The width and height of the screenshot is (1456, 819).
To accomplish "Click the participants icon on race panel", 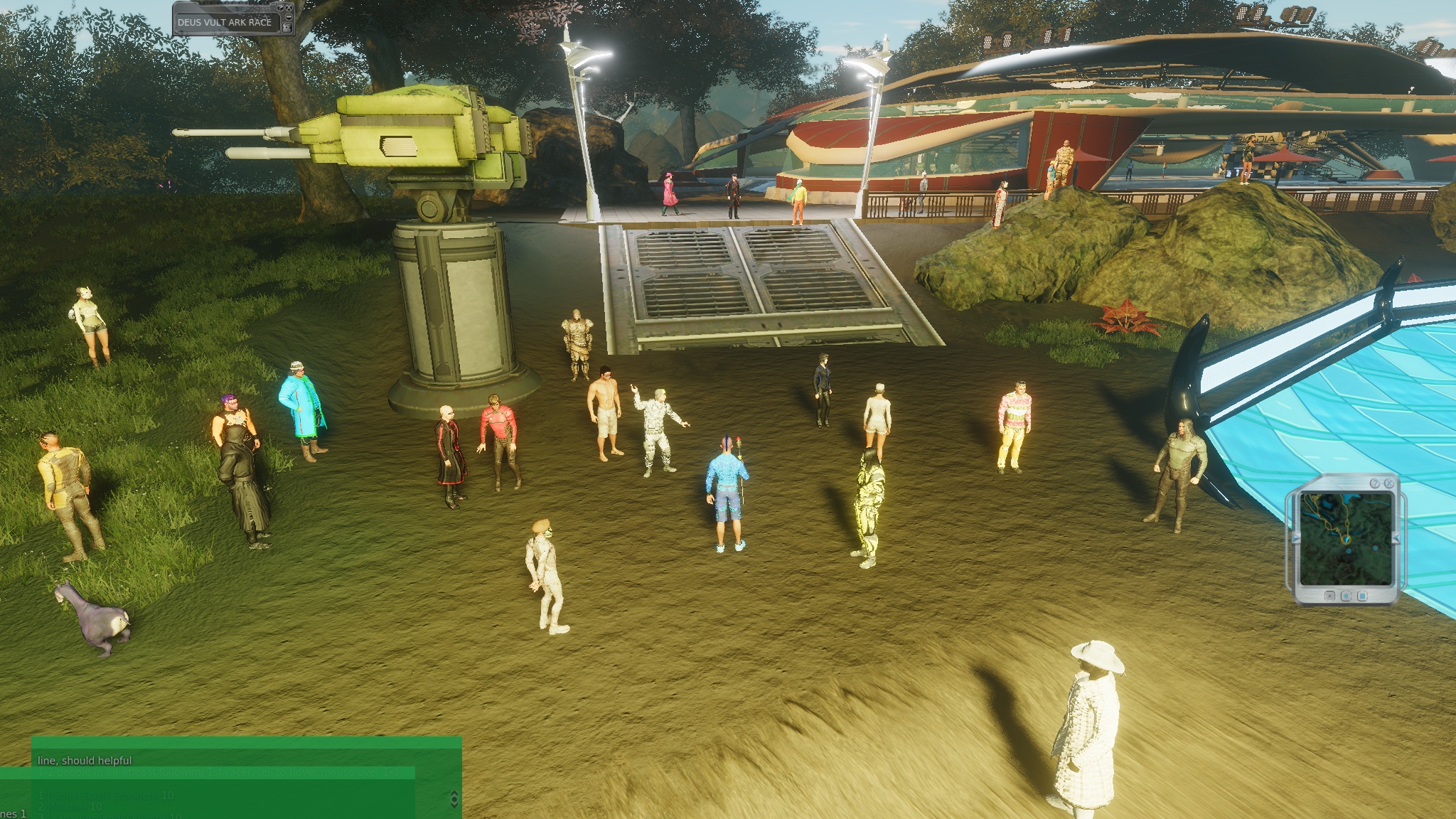I will [287, 28].
